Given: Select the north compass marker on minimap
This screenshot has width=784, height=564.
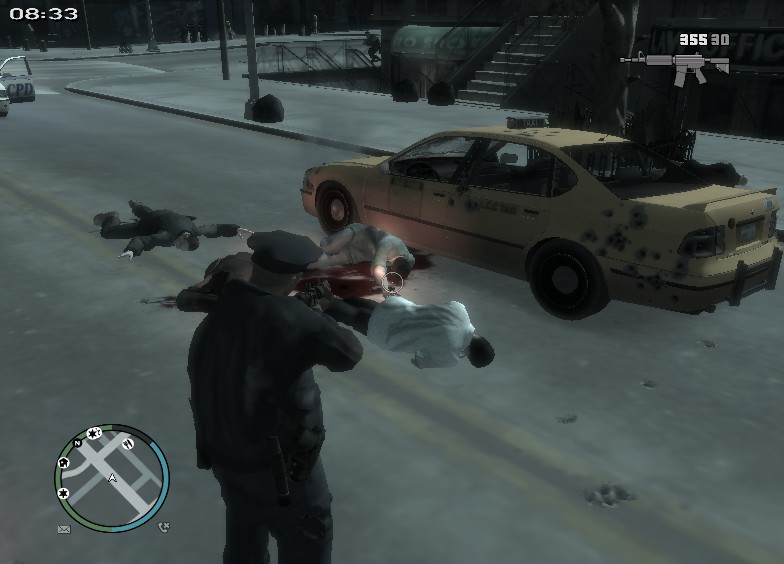Looking at the screenshot, I should click(x=77, y=442).
